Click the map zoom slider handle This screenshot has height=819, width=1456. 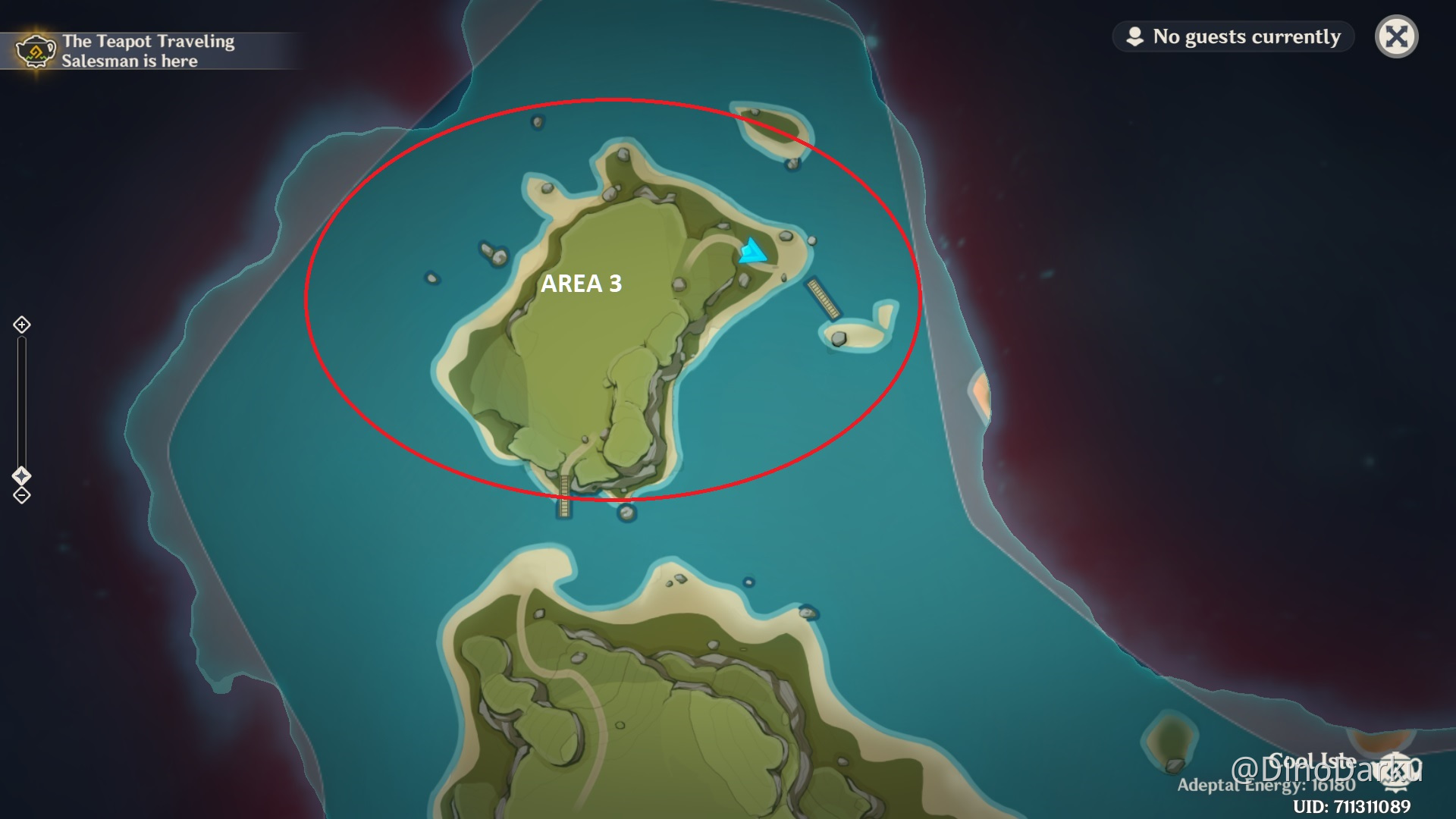[22, 475]
